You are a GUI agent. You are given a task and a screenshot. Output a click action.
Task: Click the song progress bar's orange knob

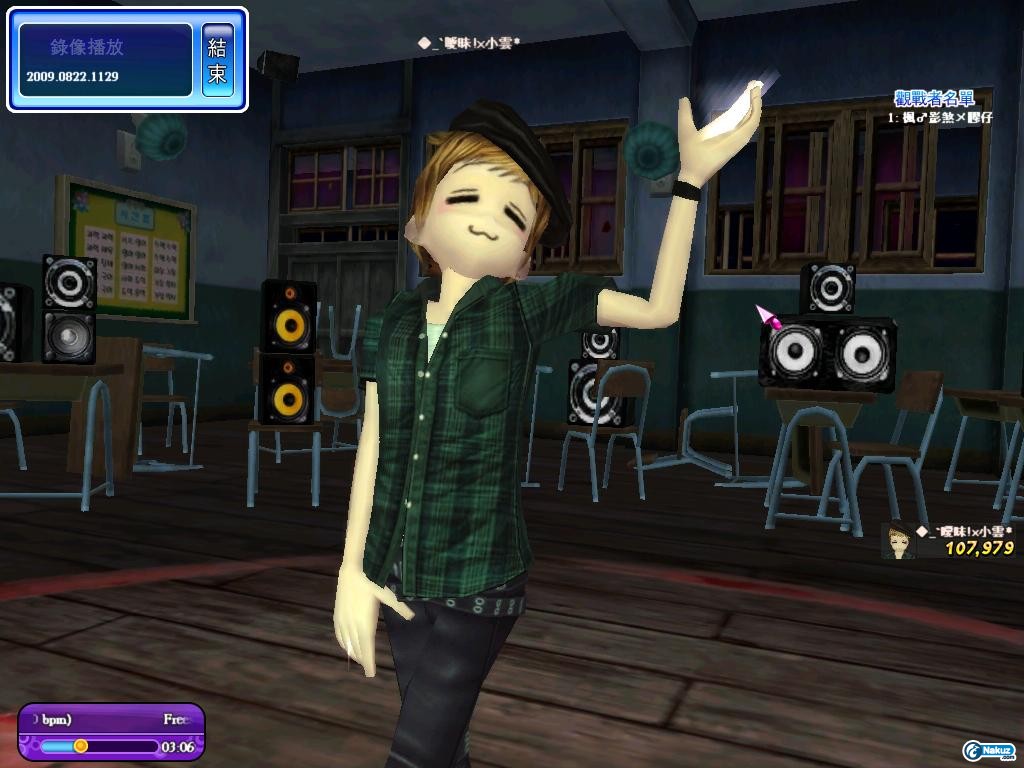pyautogui.click(x=81, y=746)
